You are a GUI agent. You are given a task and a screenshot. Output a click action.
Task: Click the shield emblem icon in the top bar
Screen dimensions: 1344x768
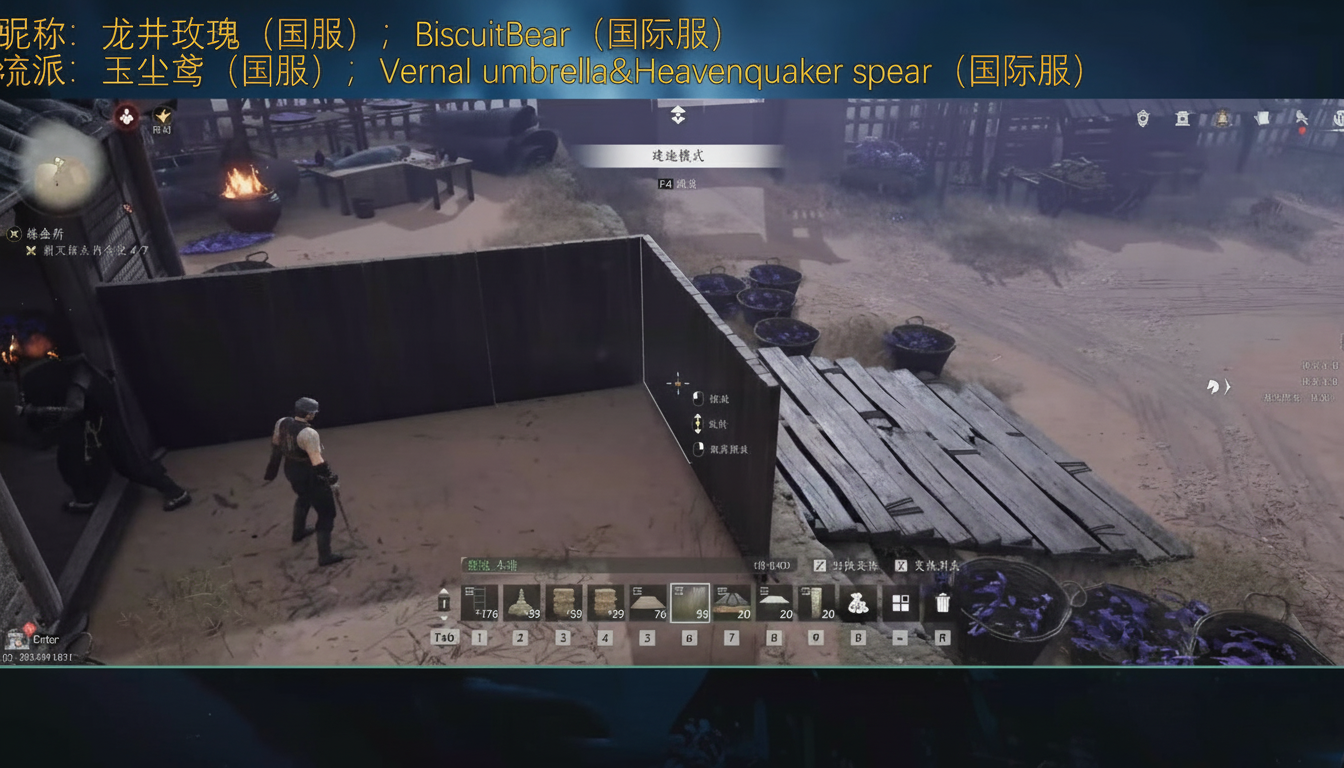pyautogui.click(x=1142, y=119)
